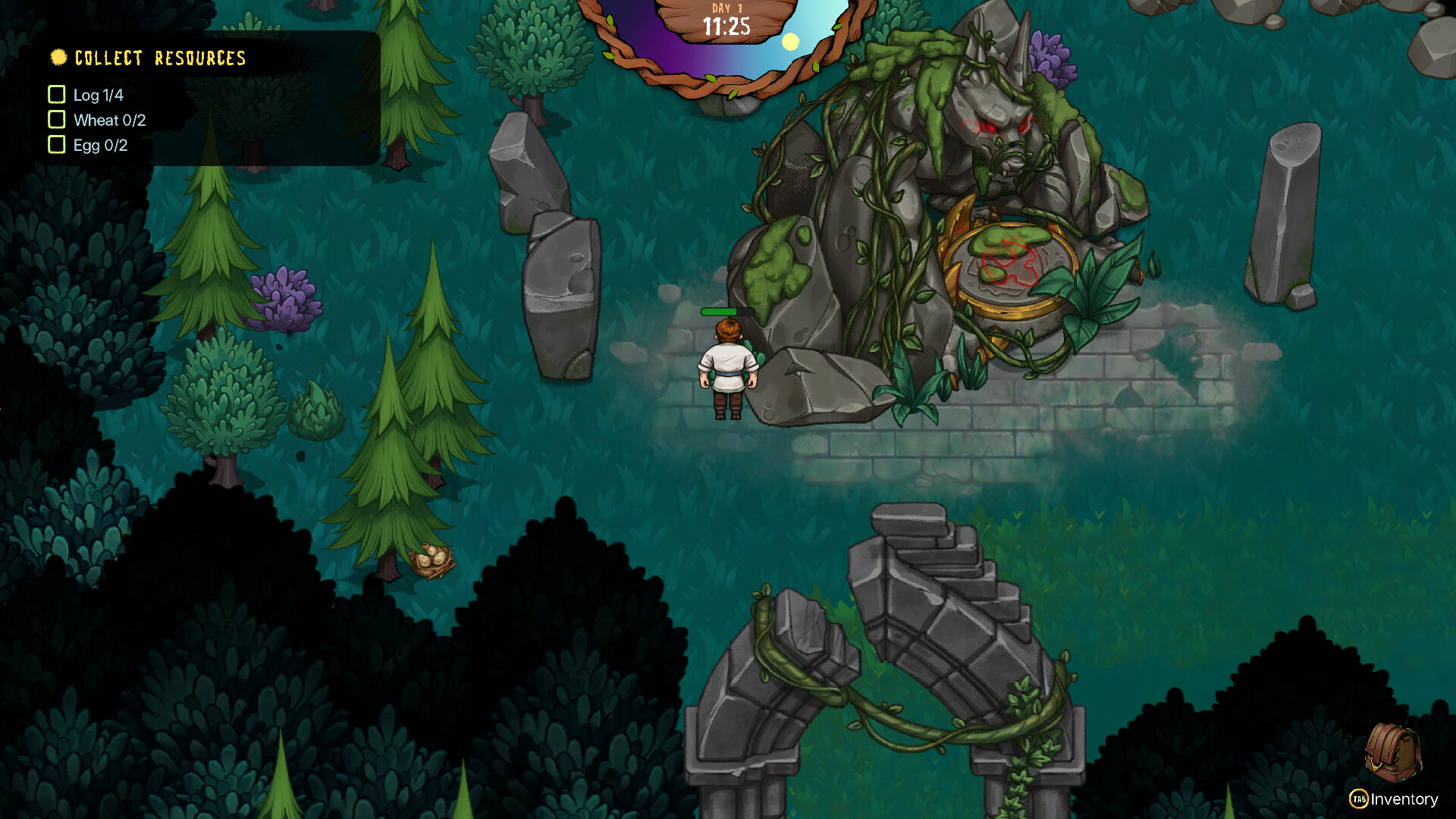Check the Wheat 0/2 quest checkbox
The image size is (1456, 819).
(56, 119)
